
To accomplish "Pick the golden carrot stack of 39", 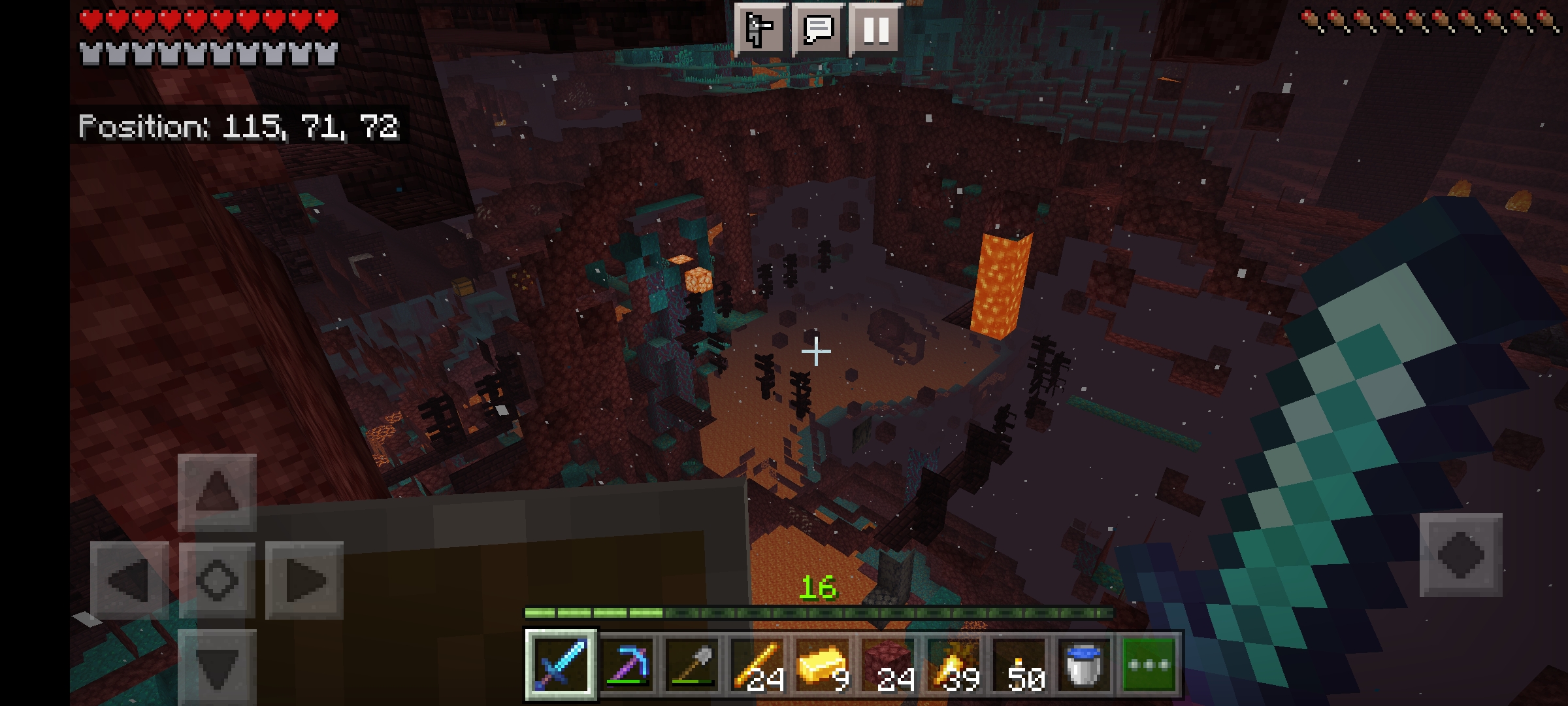I will [x=953, y=664].
